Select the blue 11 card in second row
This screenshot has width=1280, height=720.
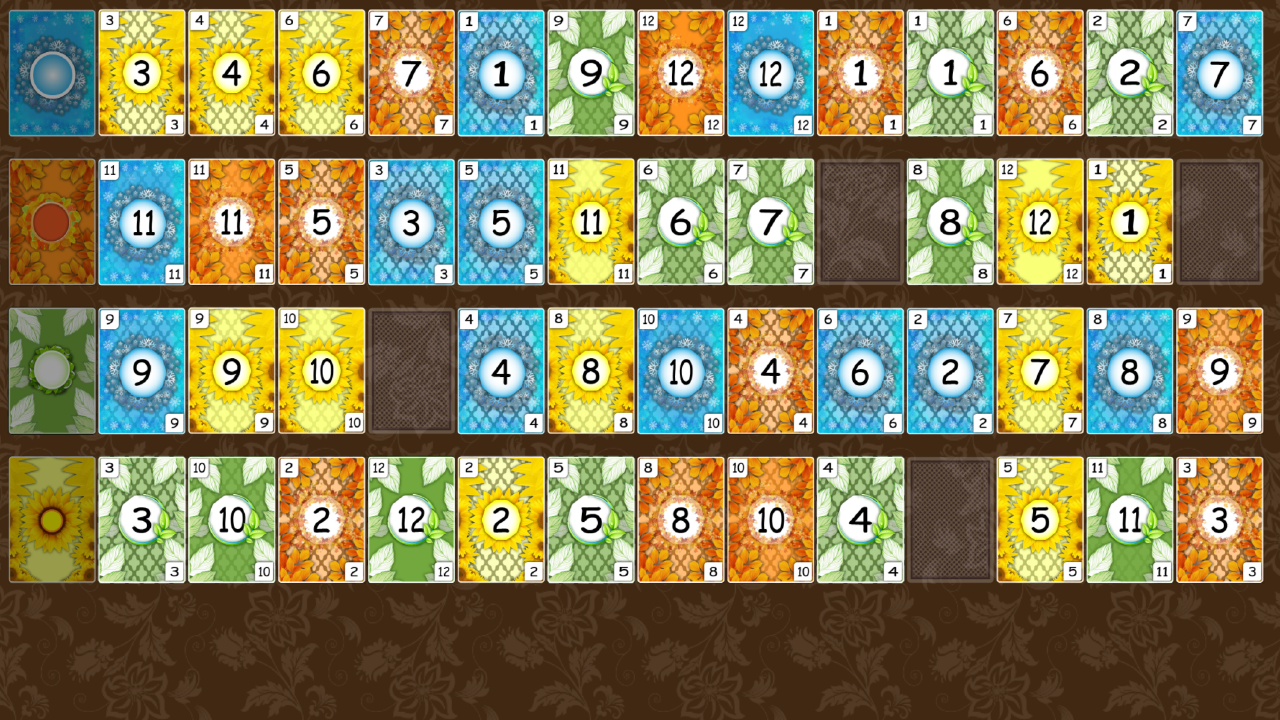click(142, 221)
